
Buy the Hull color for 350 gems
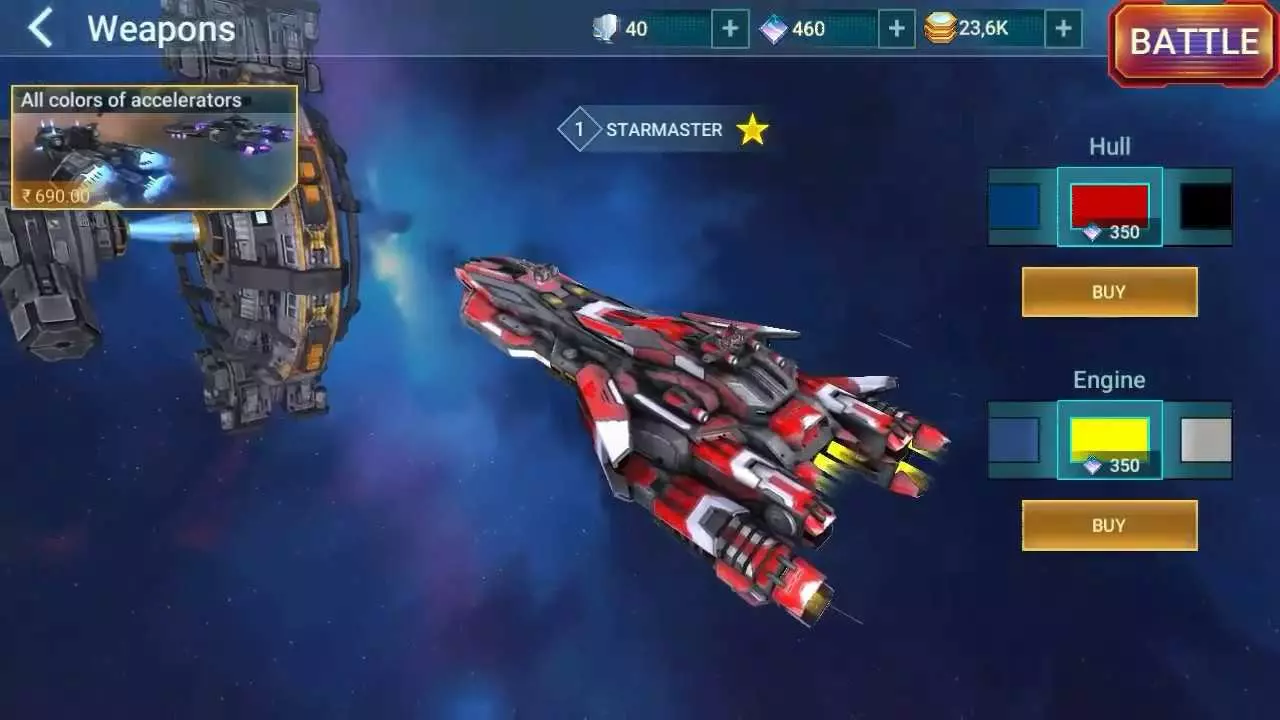pyautogui.click(x=1109, y=291)
